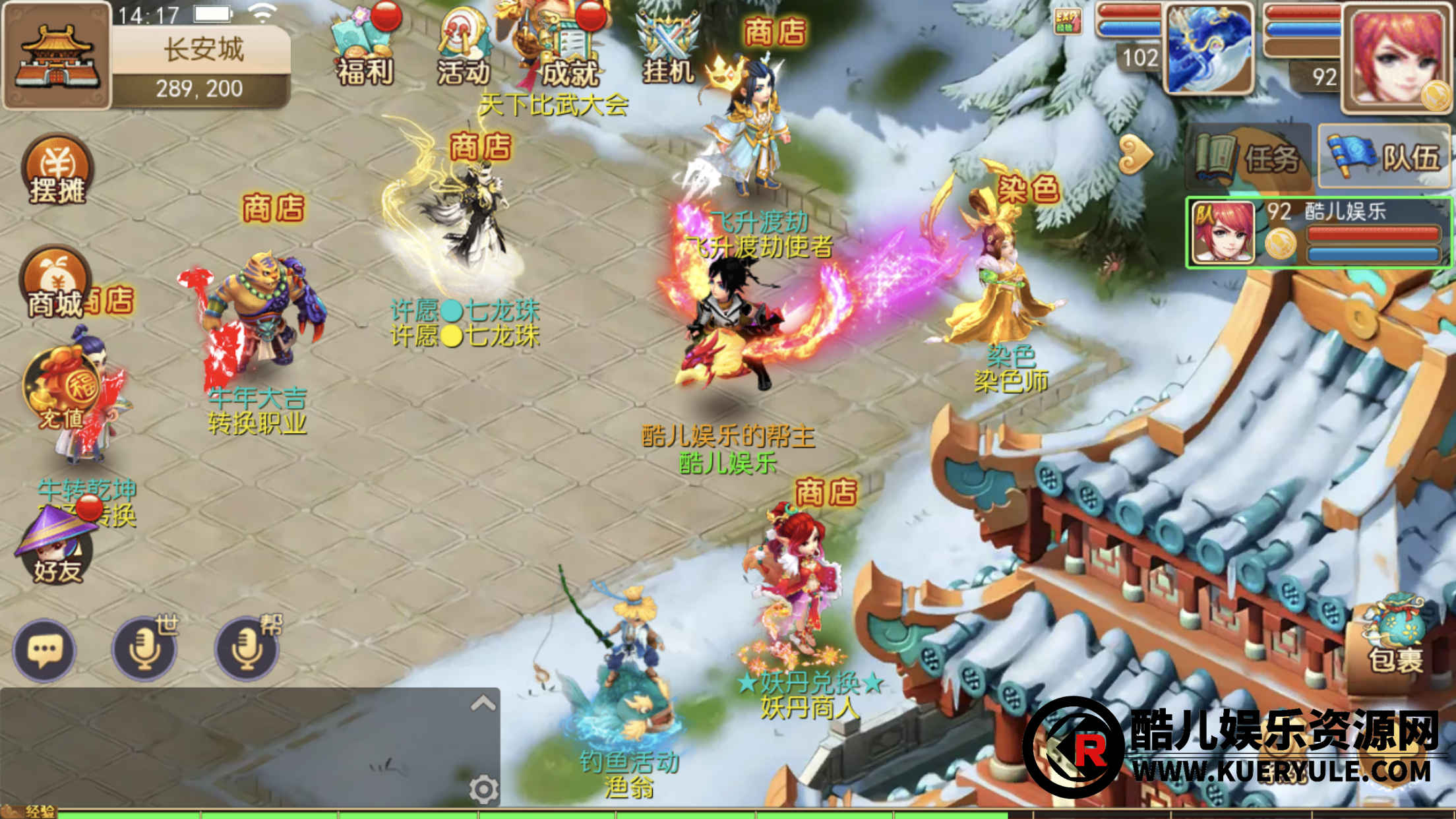Switch to the 队伍 team tab

pos(1385,158)
